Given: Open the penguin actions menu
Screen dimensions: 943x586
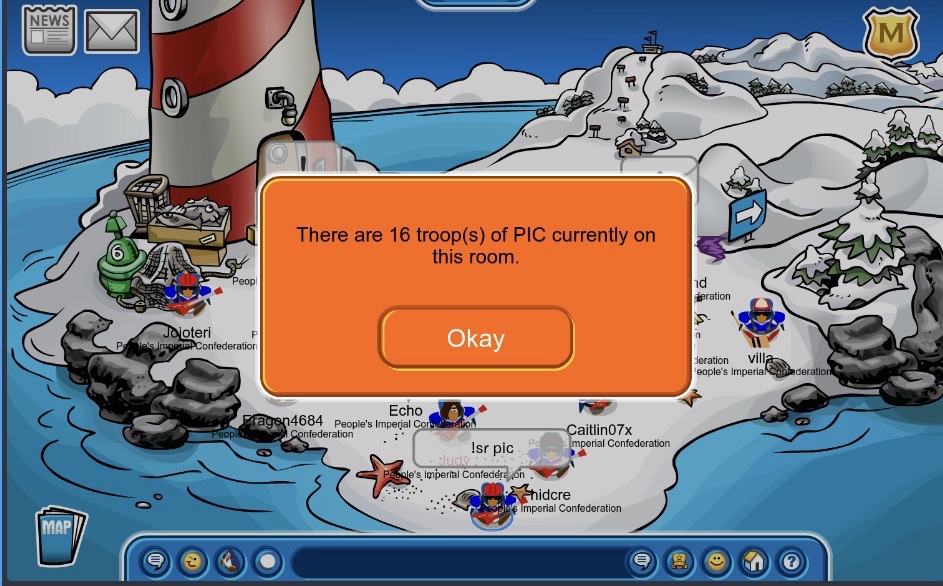Looking at the screenshot, I should coord(230,561).
